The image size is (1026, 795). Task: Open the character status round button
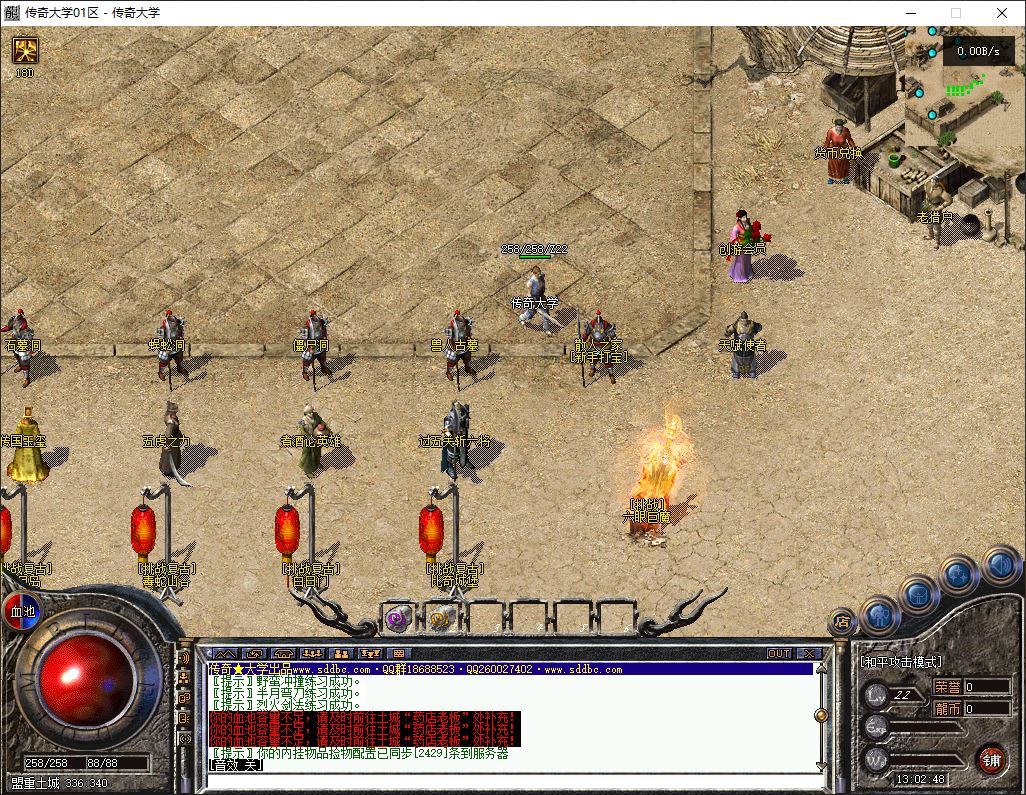pyautogui.click(x=880, y=612)
